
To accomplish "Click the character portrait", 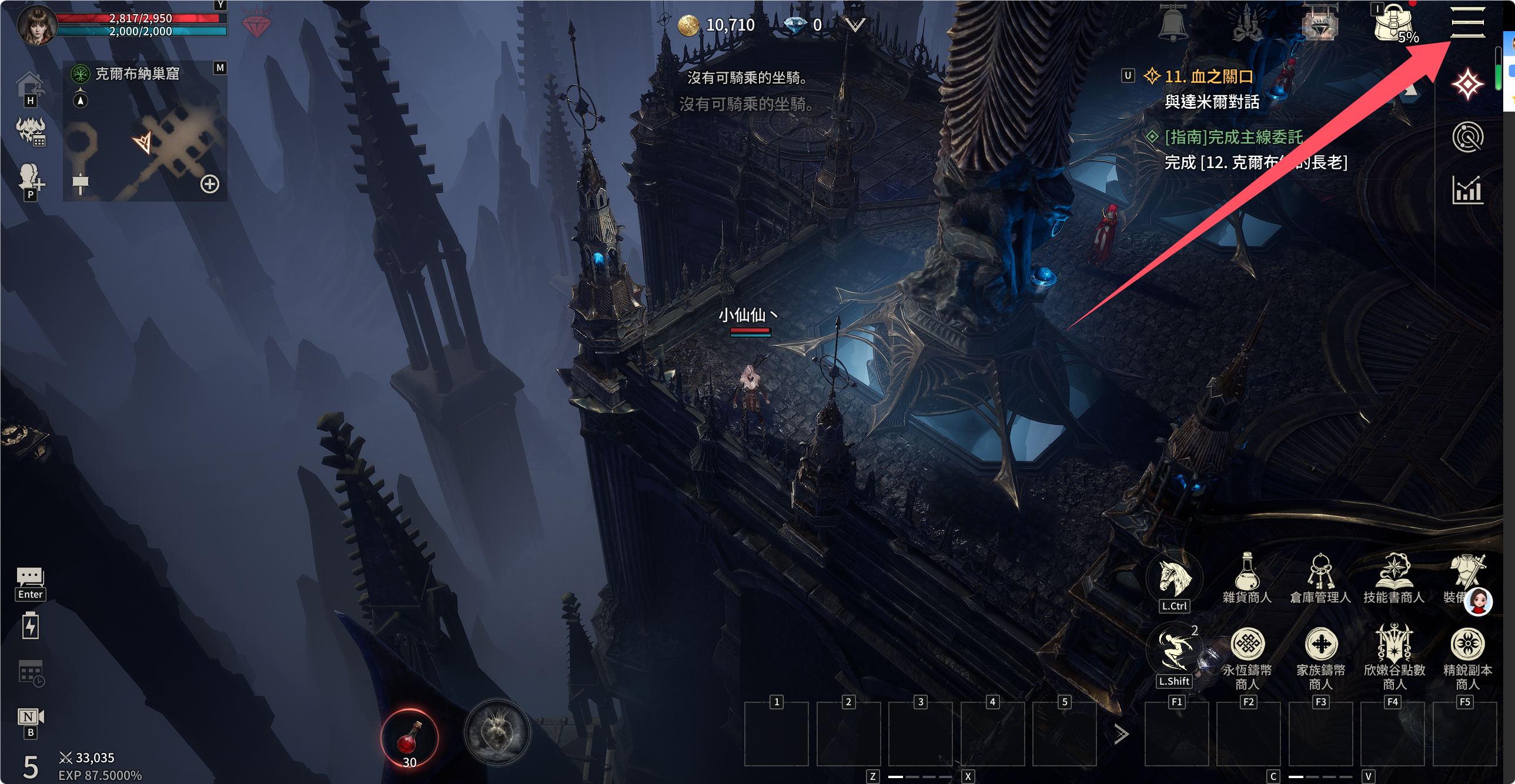I will pos(36,25).
